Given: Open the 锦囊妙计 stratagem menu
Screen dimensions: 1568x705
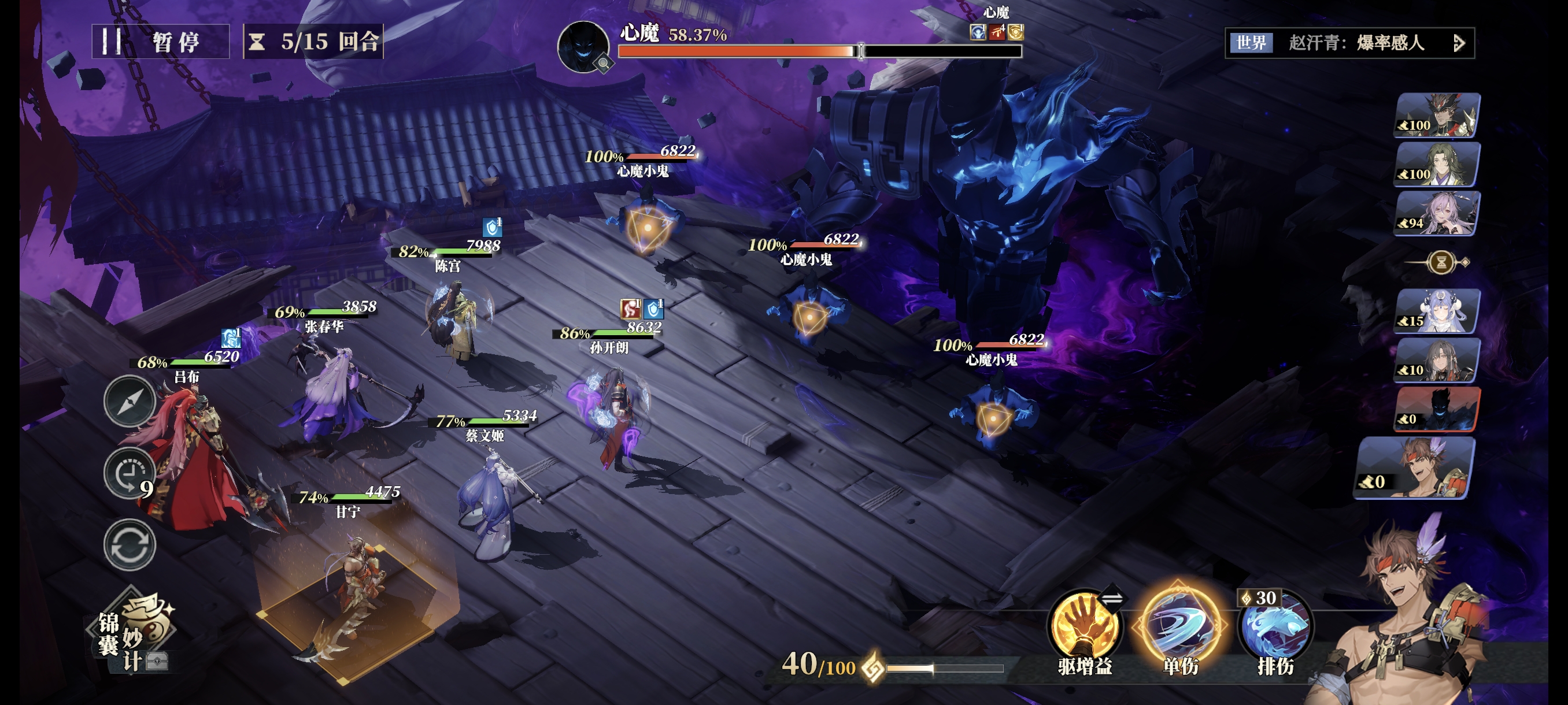Looking at the screenshot, I should [x=134, y=633].
